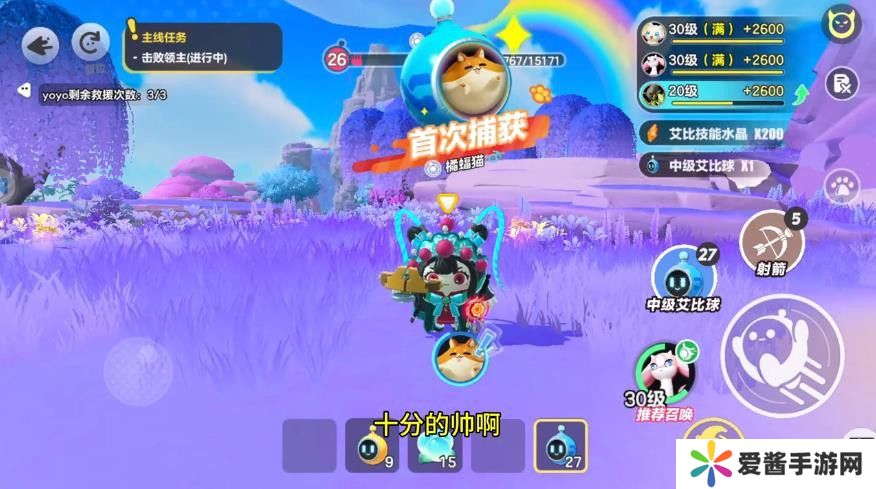The image size is (876, 489).
Task: Select the yellow ball hotbar slot with 9
Action: coord(372,446)
